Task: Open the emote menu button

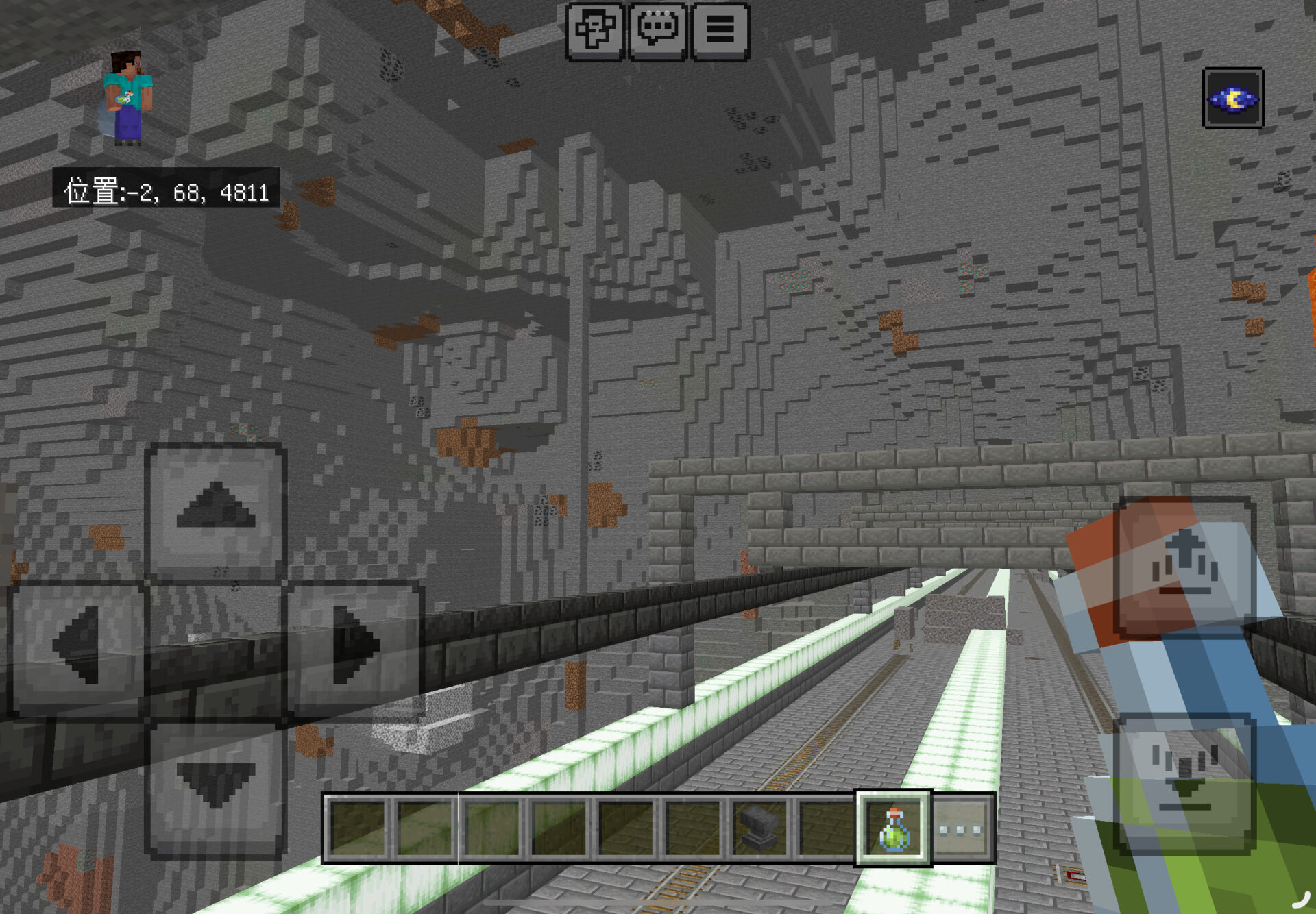Action: [x=594, y=32]
